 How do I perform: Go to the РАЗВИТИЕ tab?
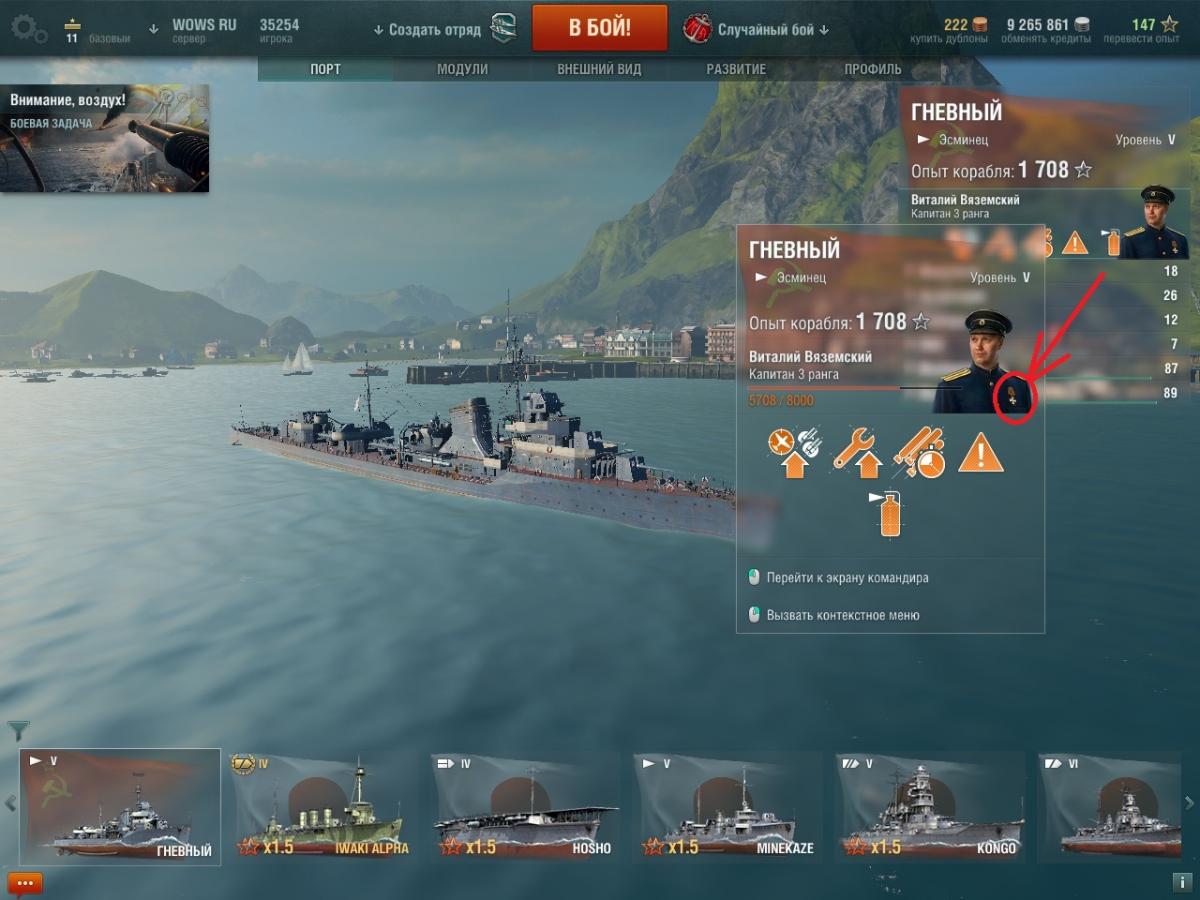(736, 69)
